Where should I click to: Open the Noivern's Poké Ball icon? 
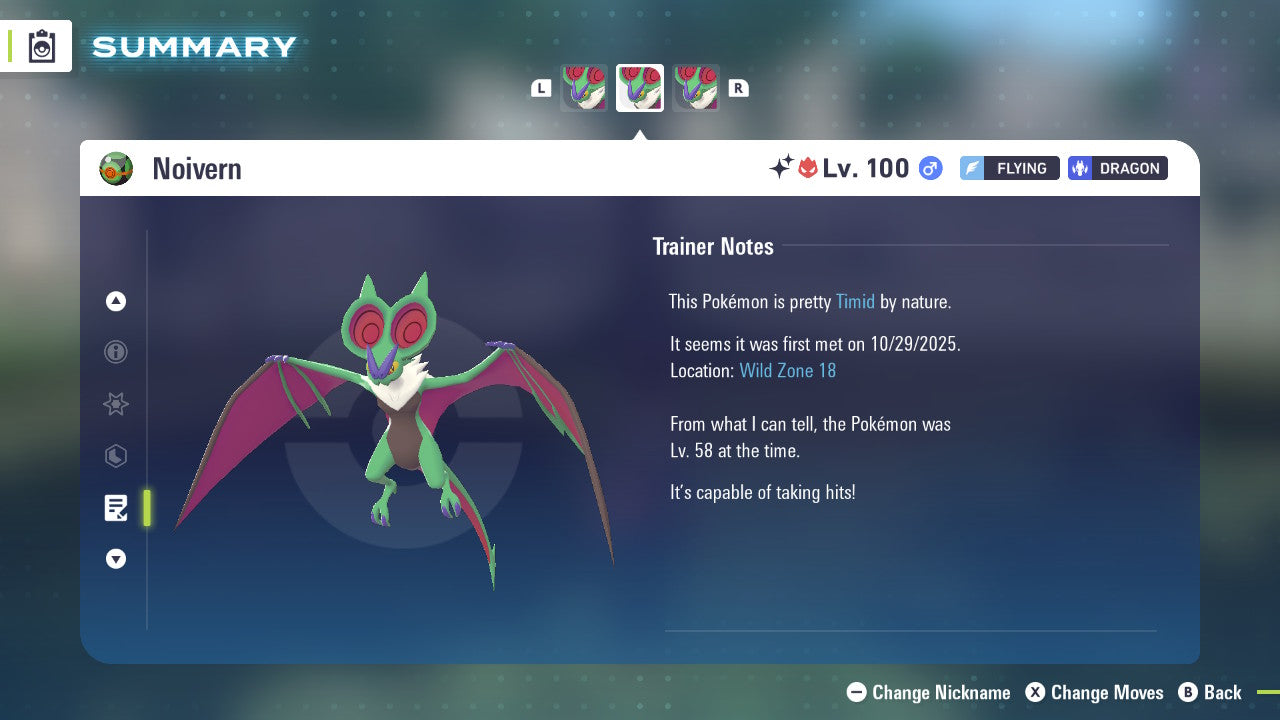[x=116, y=168]
